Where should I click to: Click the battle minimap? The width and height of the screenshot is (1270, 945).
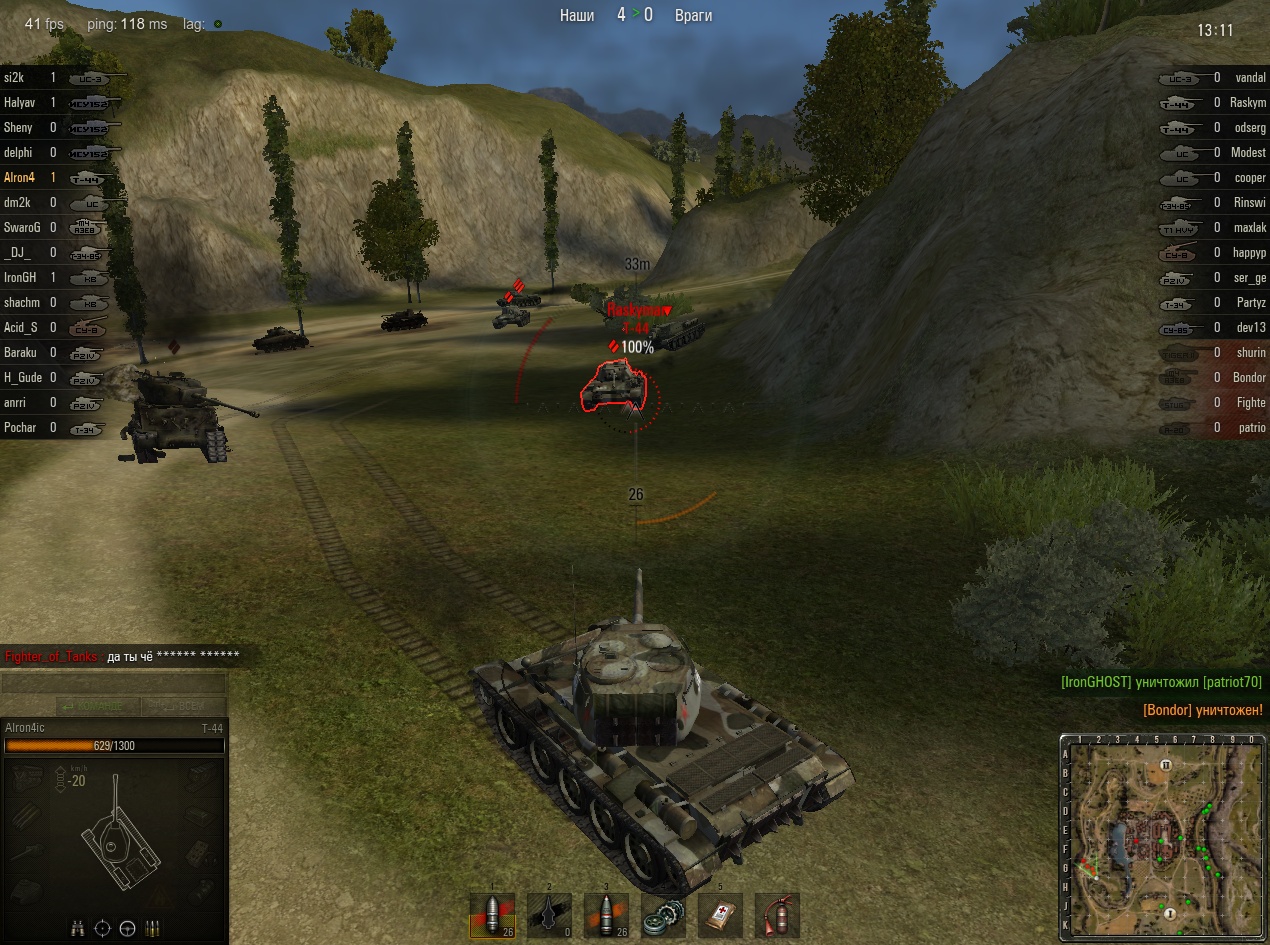[x=1163, y=837]
